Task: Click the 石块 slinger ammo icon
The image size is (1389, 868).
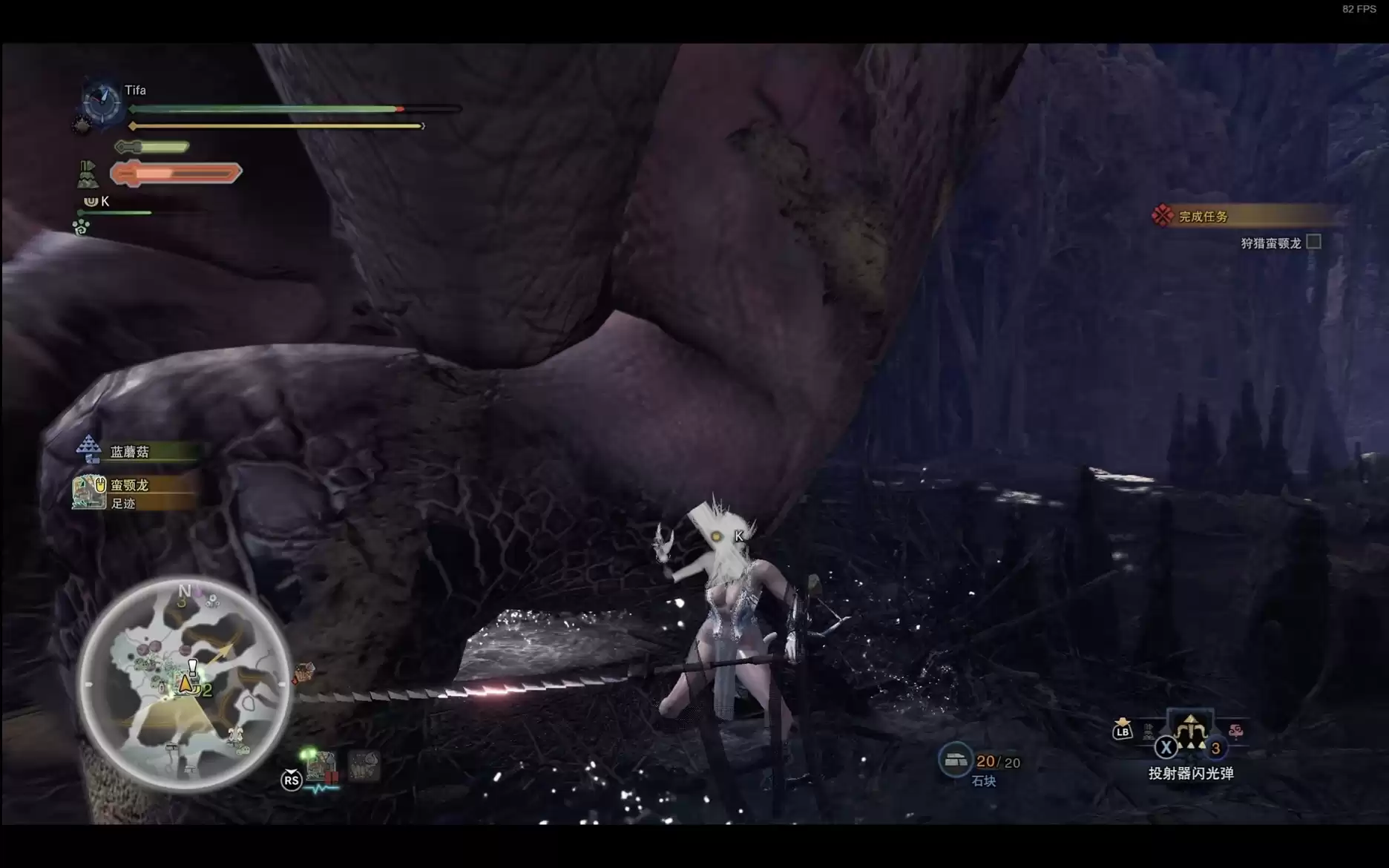Action: (x=954, y=760)
